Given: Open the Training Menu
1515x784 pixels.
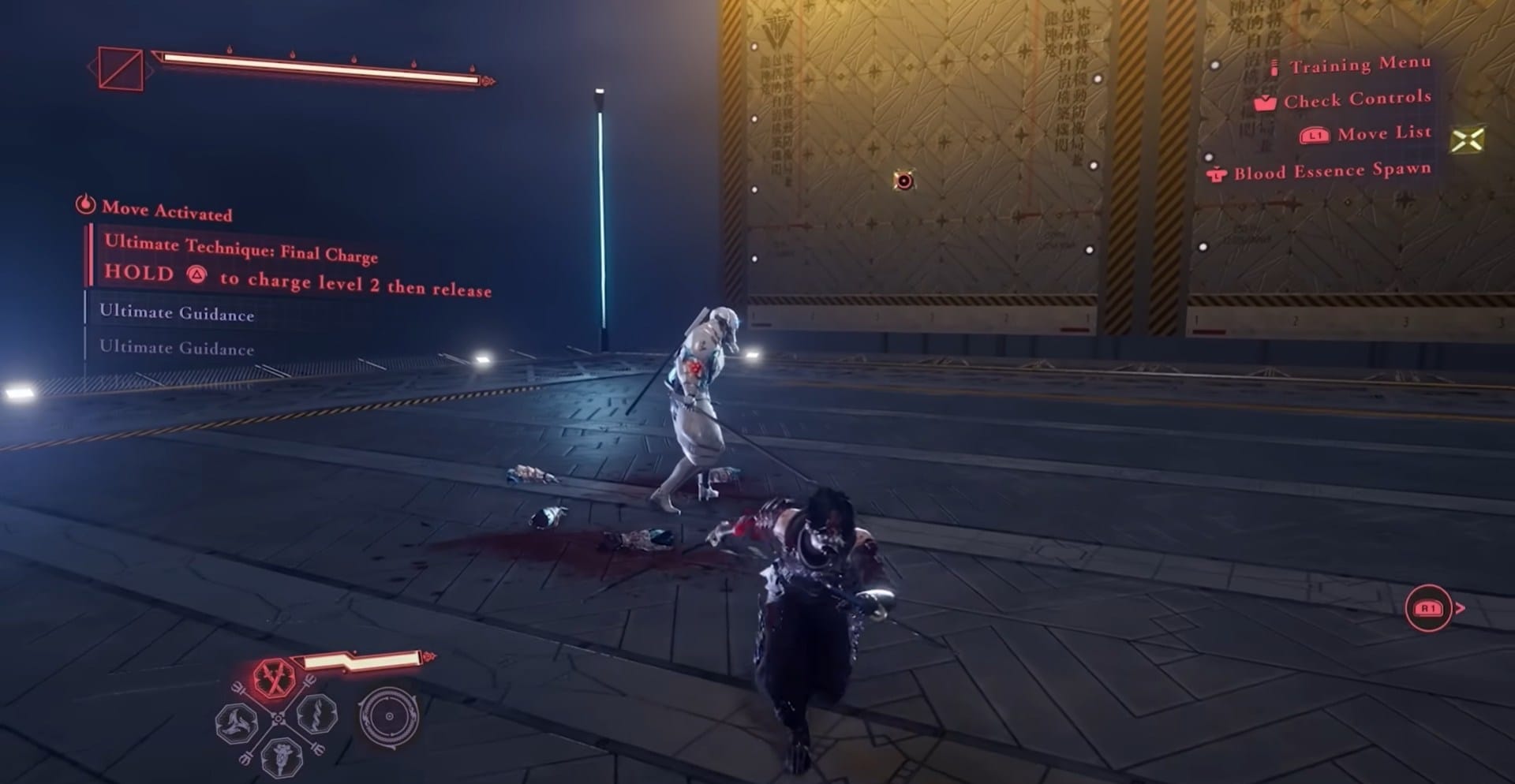Looking at the screenshot, I should click(x=1360, y=65).
